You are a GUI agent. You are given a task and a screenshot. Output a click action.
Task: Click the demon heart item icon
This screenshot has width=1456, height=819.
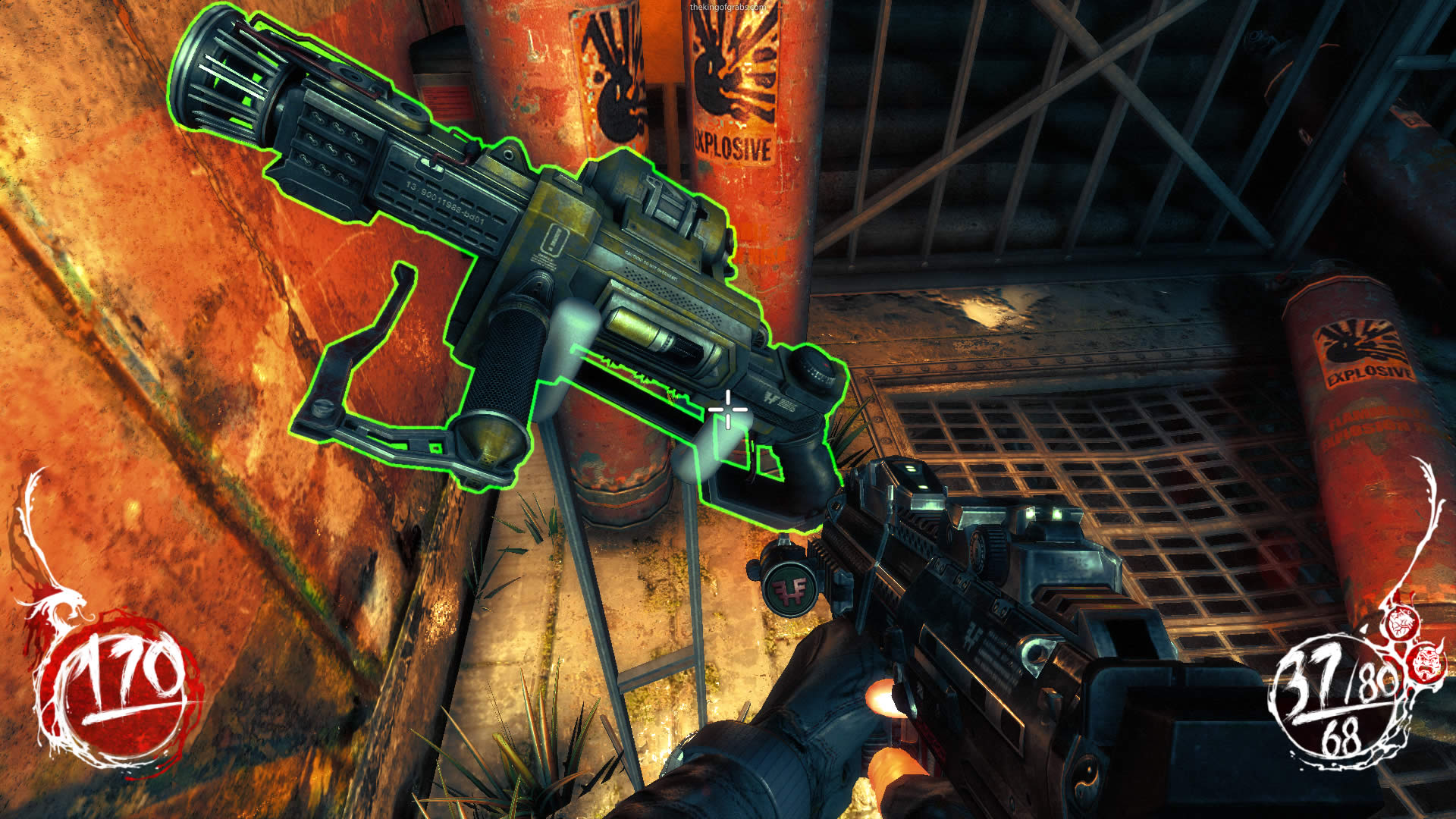click(x=1401, y=623)
